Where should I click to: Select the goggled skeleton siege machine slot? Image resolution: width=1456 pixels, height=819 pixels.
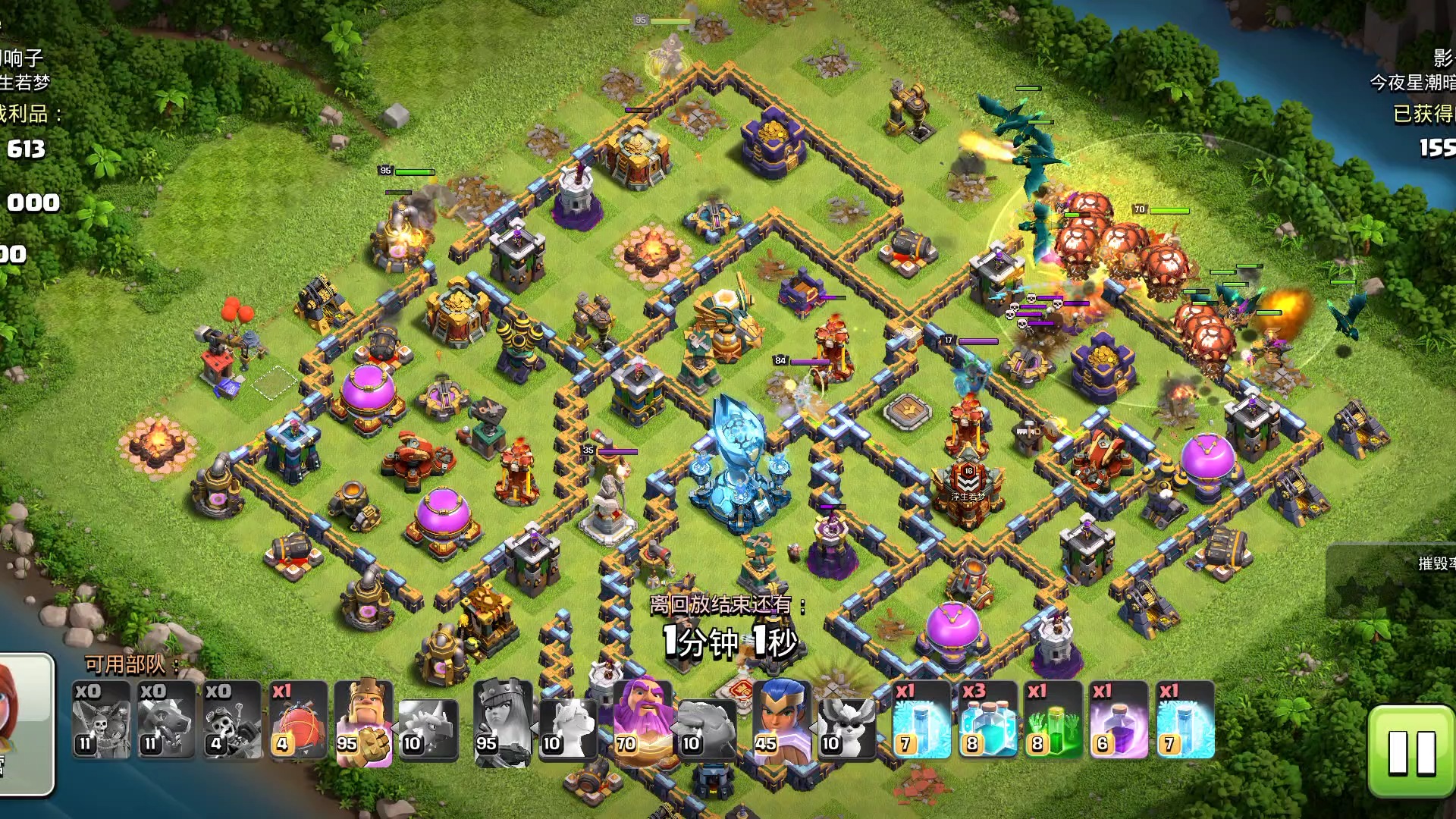[x=231, y=720]
